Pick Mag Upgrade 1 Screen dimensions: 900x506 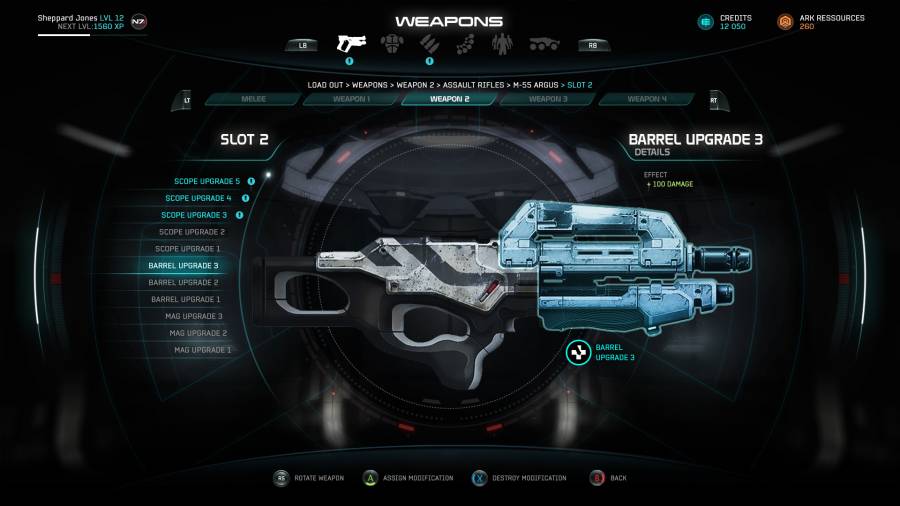(x=203, y=350)
